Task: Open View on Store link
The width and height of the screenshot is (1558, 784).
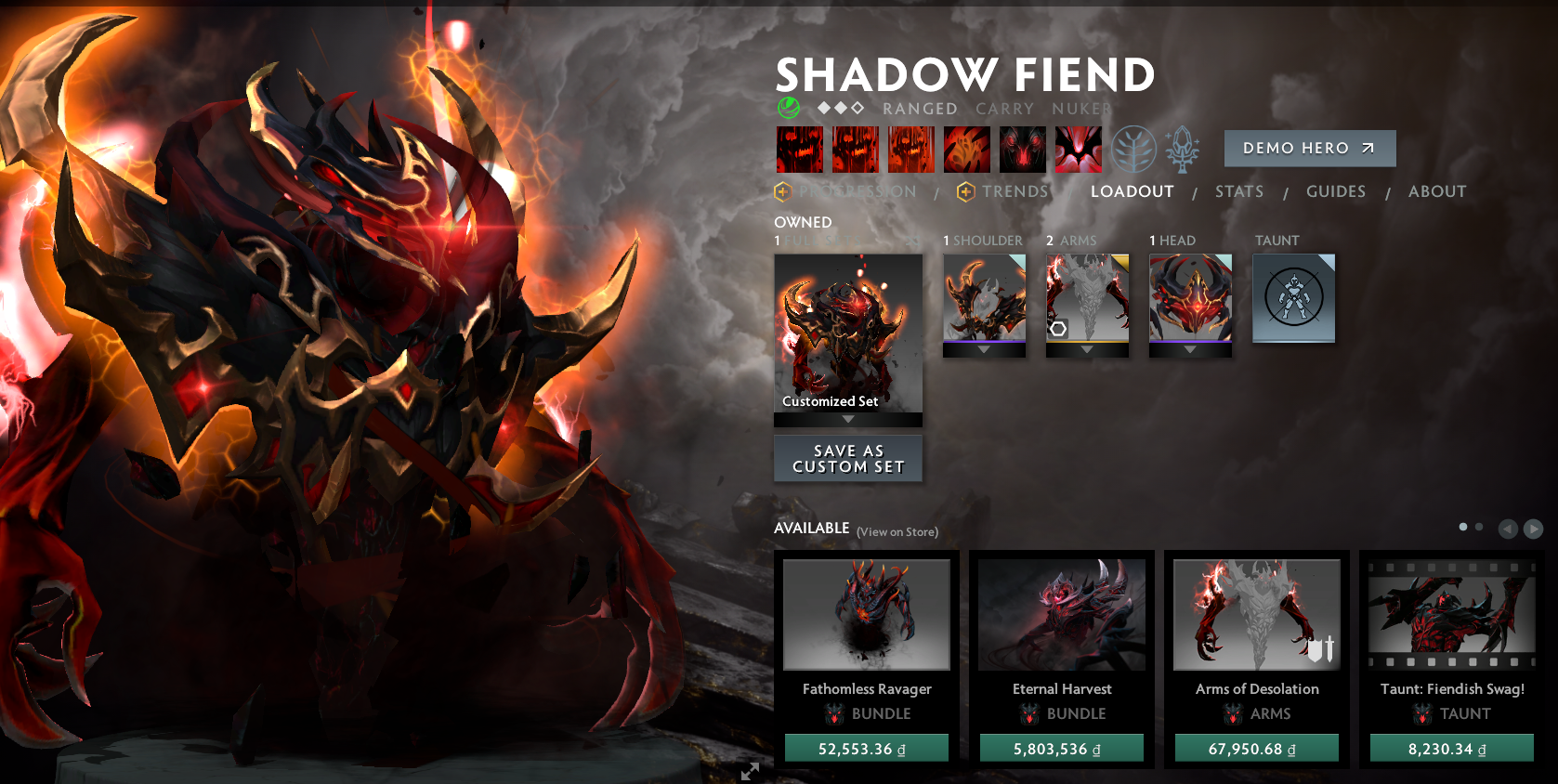Action: tap(897, 532)
